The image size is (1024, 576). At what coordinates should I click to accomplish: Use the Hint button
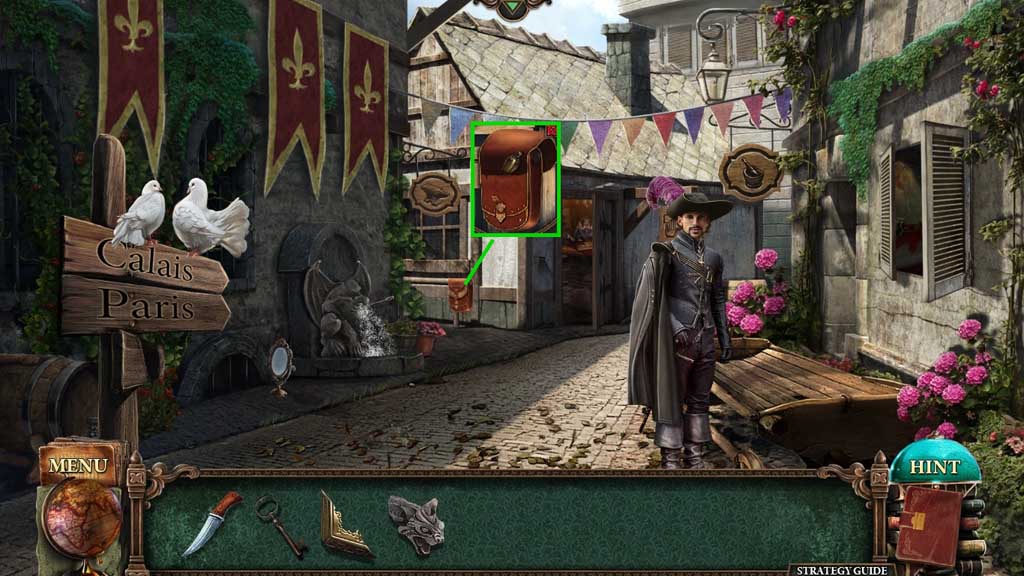coord(933,467)
